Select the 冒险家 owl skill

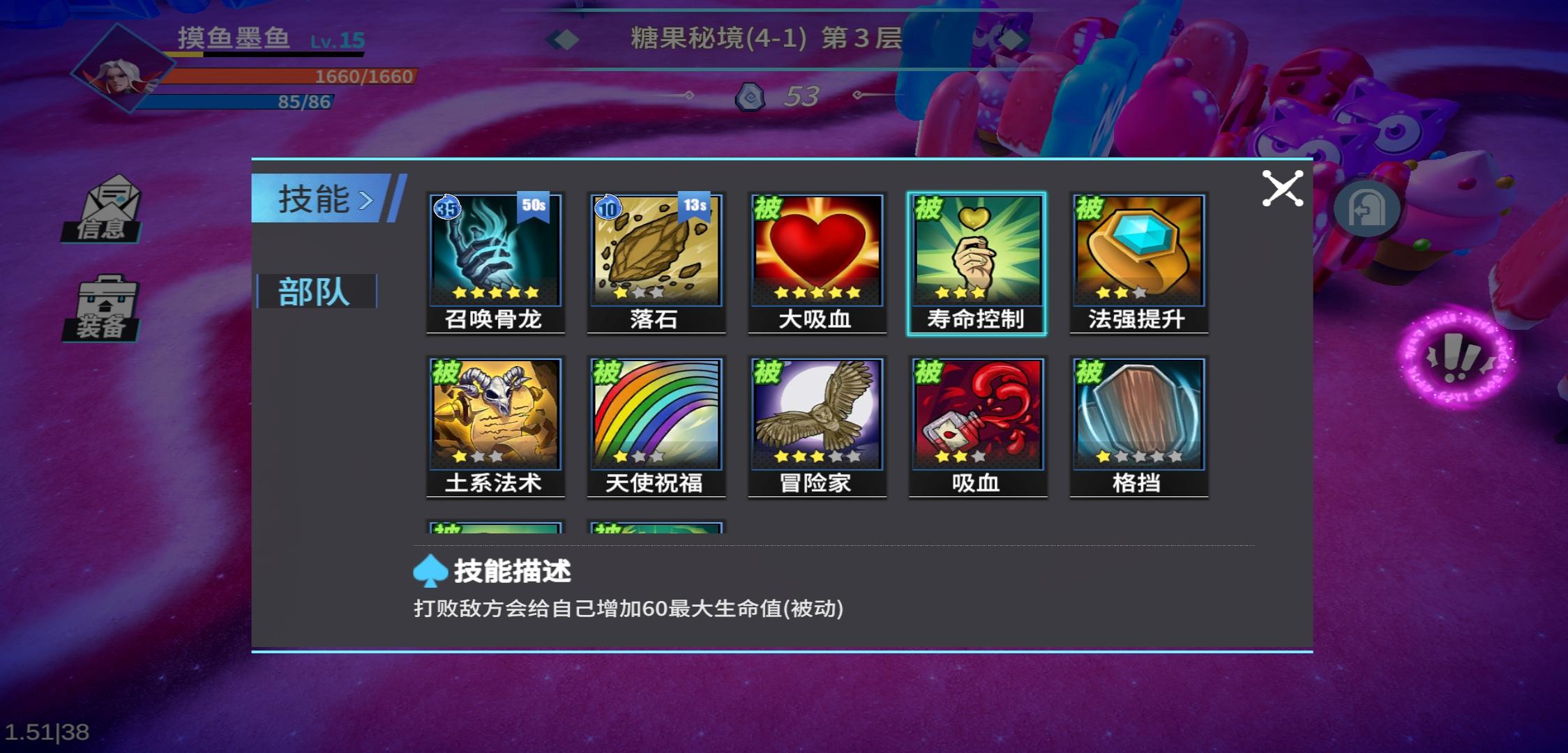(817, 415)
